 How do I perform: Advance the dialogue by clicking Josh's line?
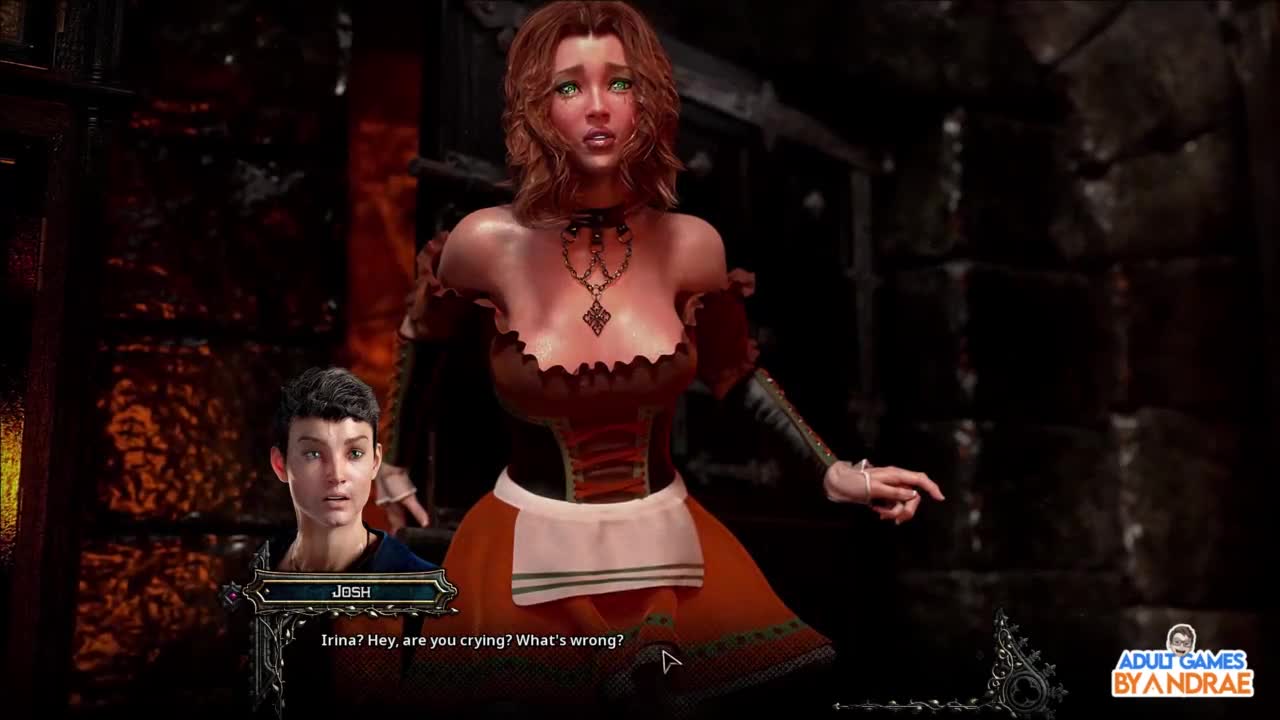click(472, 640)
